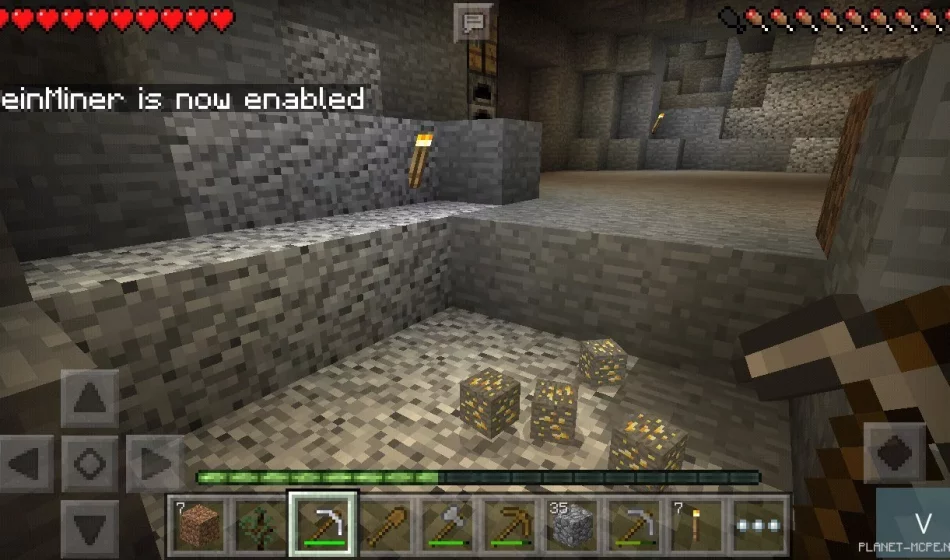This screenshot has height=560, width=950.
Task: Tap the move right arrow
Action: [x=152, y=464]
